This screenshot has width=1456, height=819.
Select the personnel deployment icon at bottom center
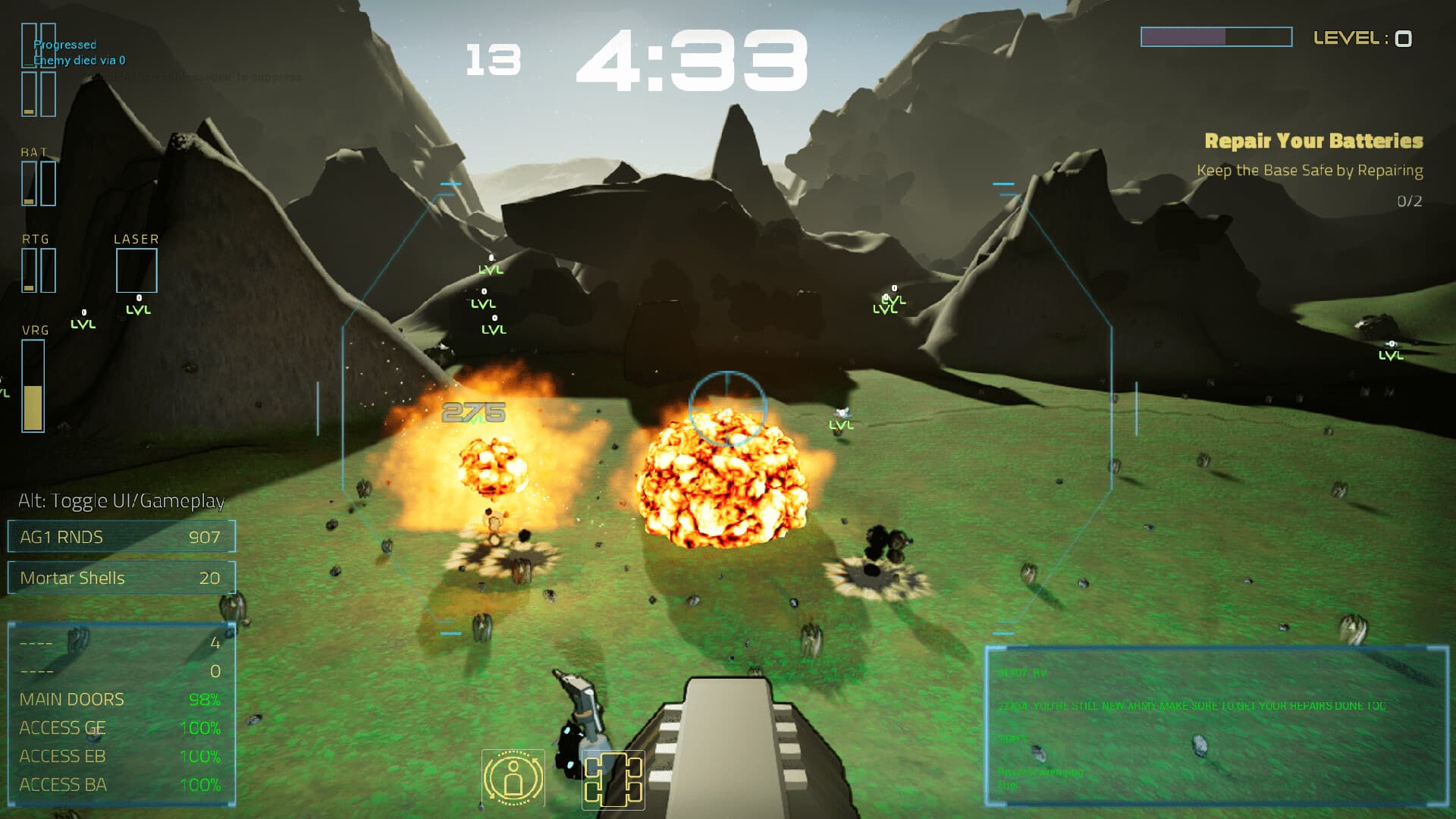pyautogui.click(x=514, y=778)
